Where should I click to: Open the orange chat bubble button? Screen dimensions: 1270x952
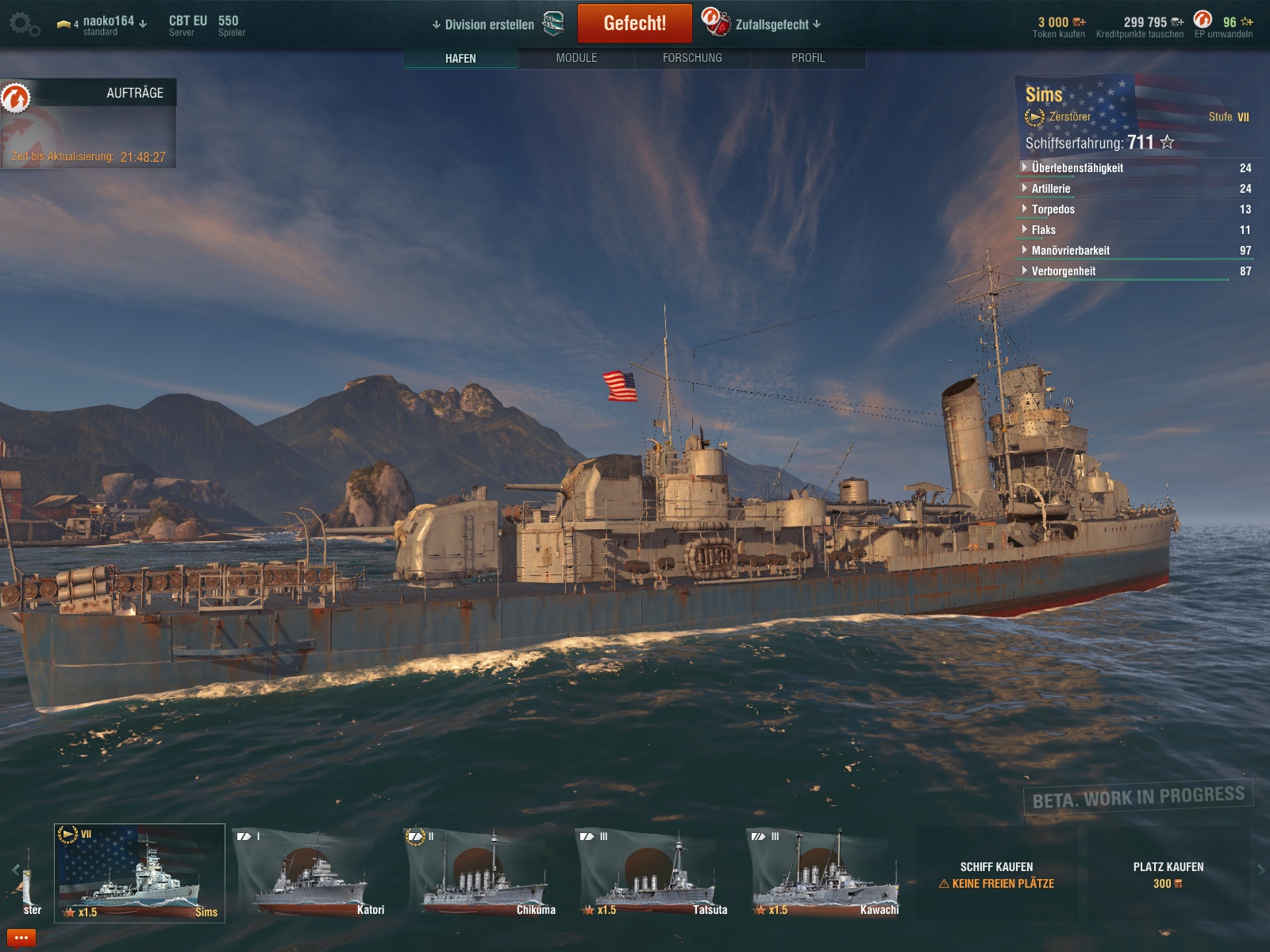tap(21, 939)
